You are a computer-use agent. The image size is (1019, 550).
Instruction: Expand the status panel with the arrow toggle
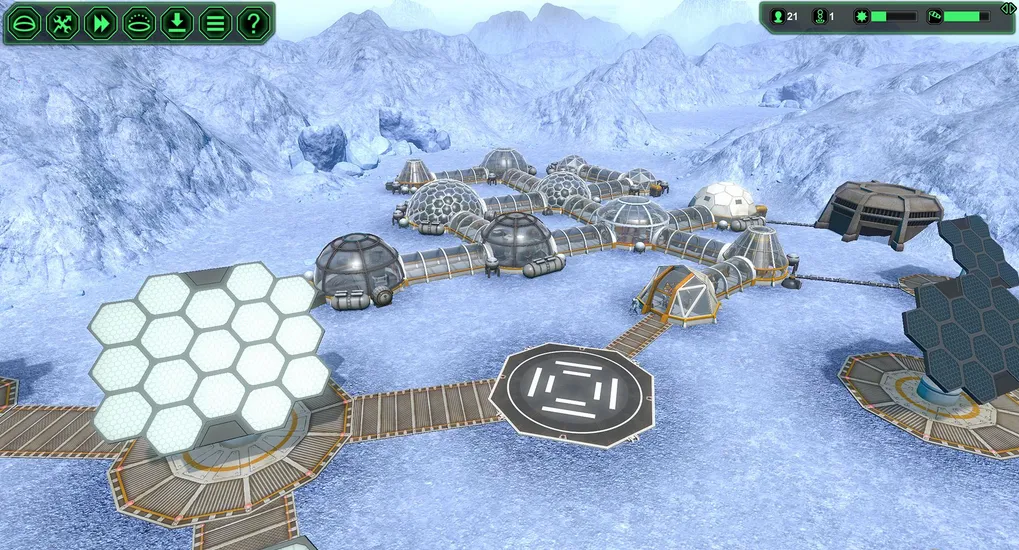tap(1007, 8)
